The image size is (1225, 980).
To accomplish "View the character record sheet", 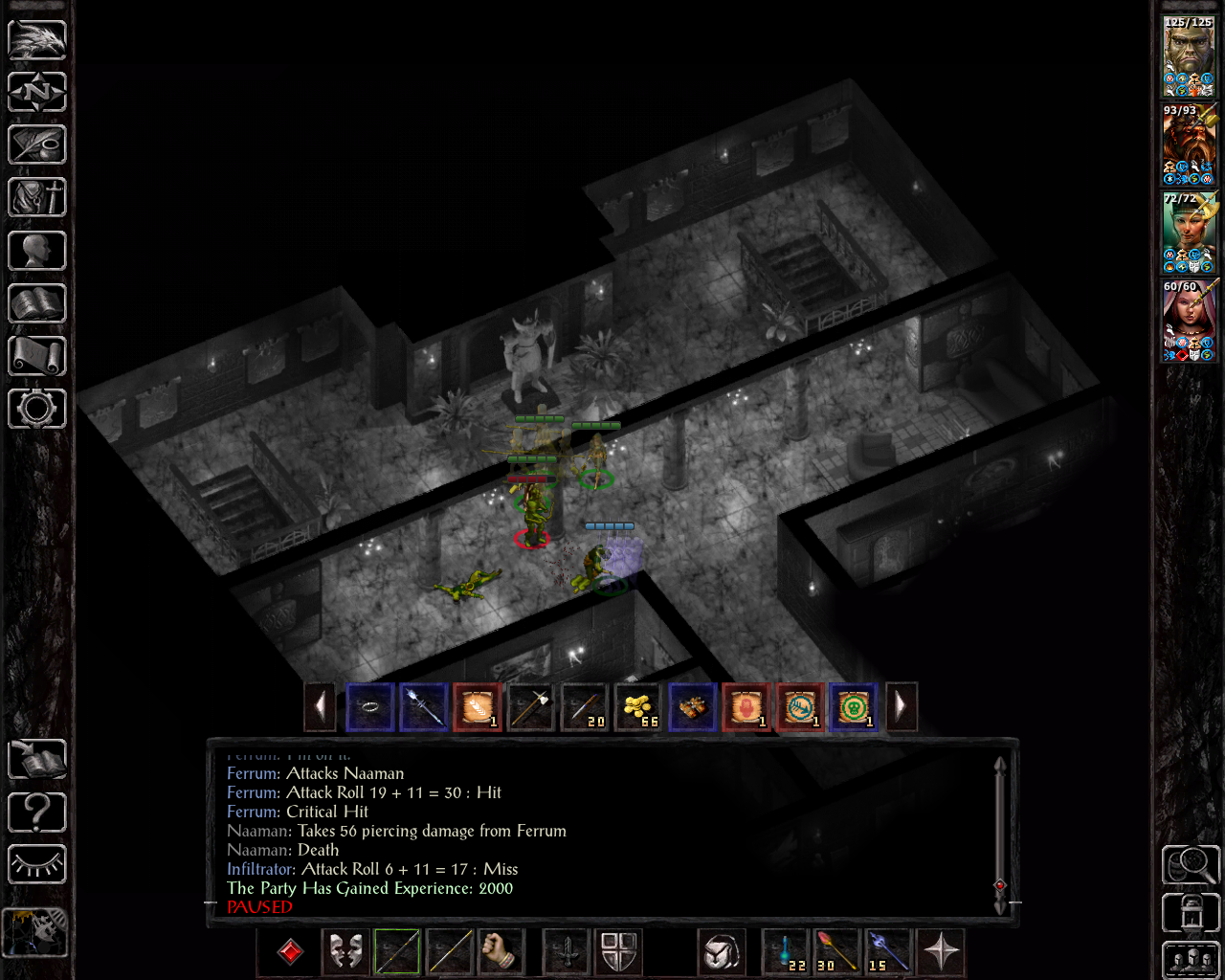I will [36, 250].
